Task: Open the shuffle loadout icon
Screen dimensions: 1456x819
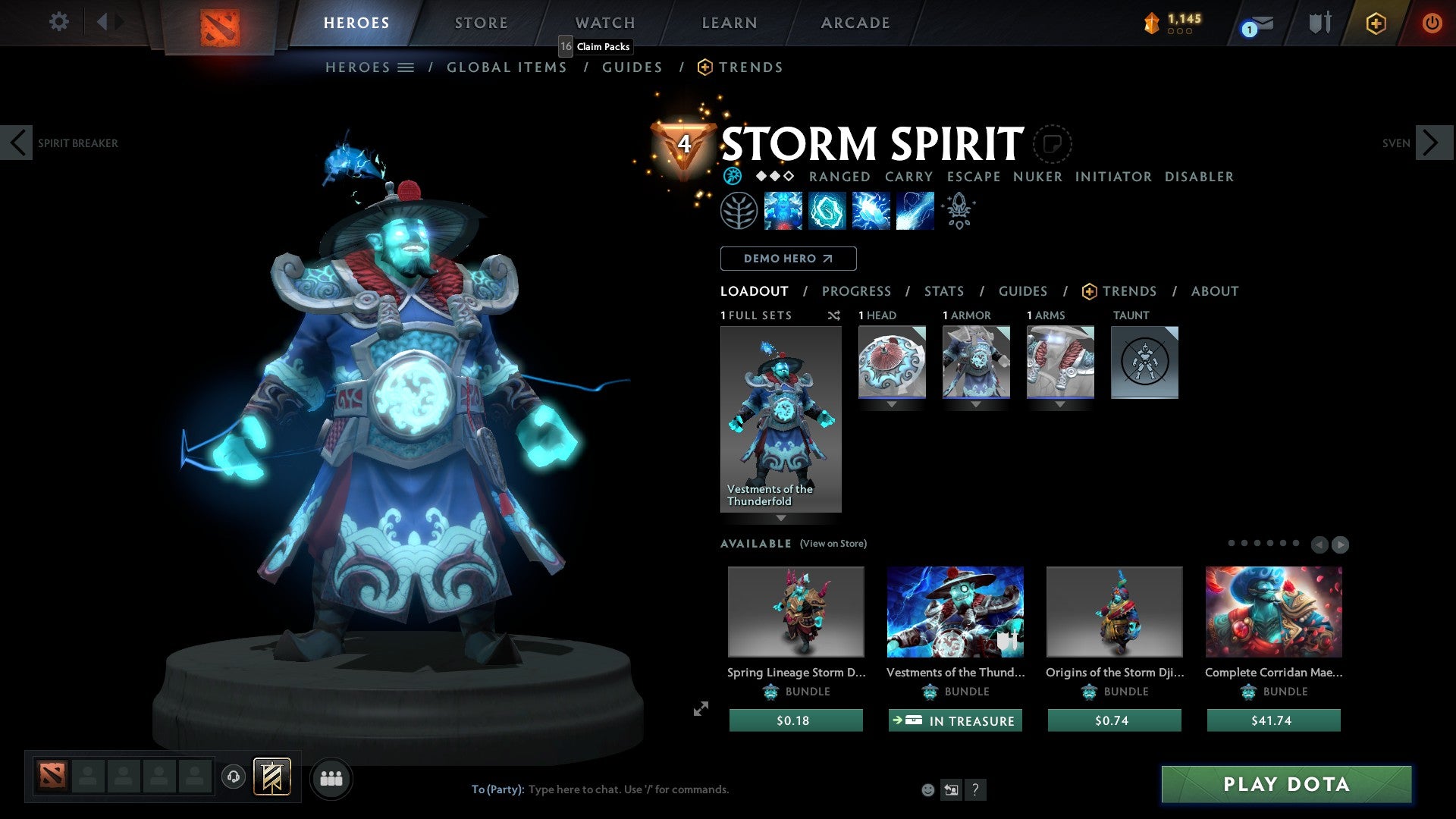Action: pos(834,315)
